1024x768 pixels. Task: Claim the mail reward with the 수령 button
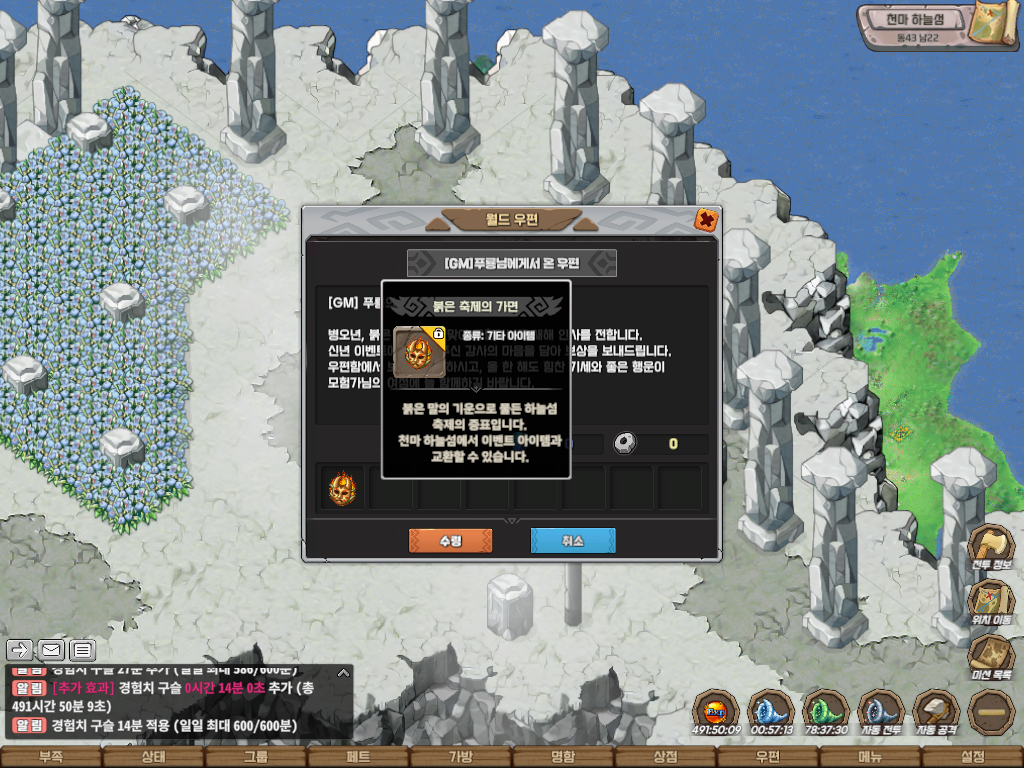click(450, 541)
